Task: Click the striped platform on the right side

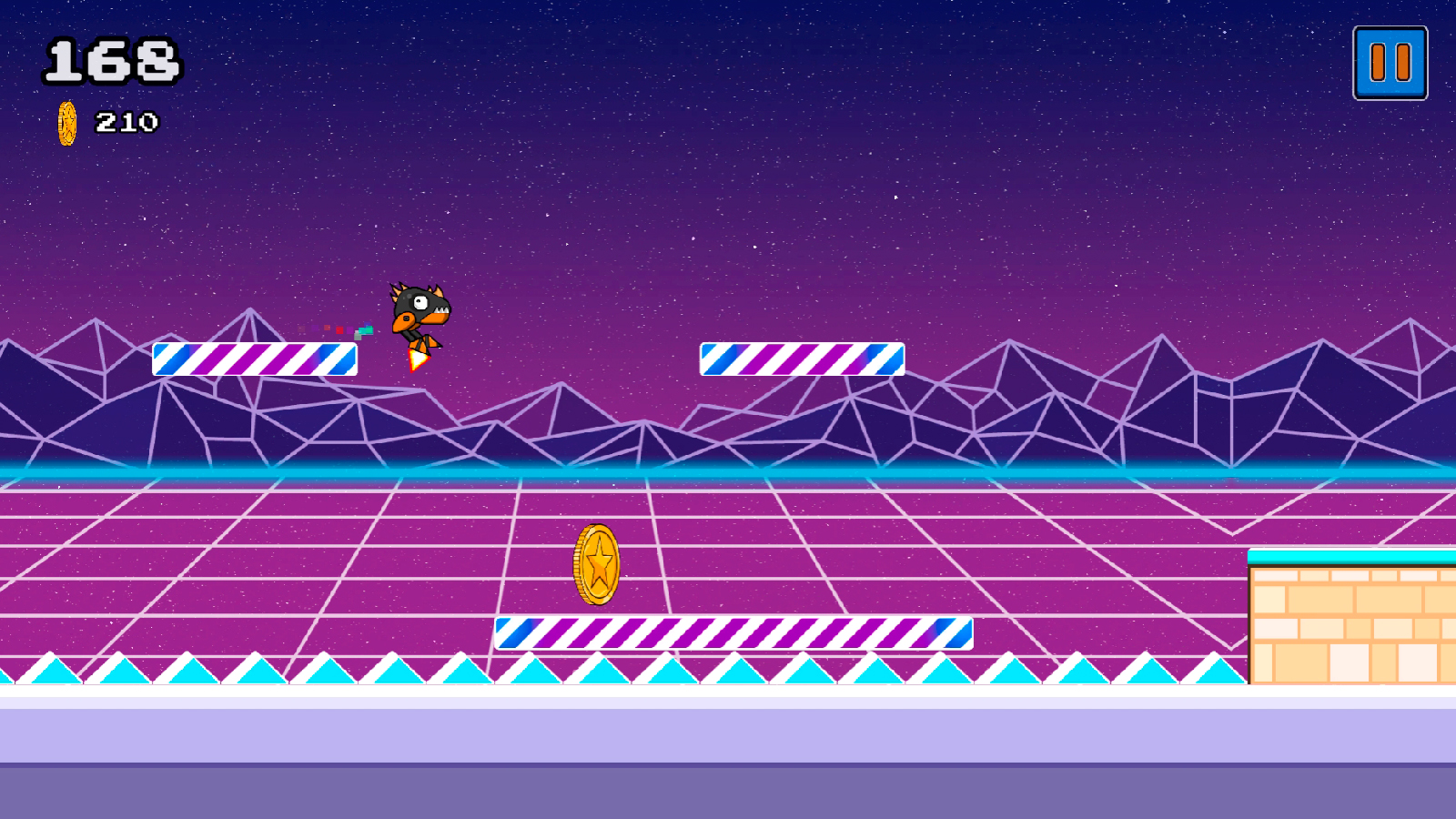Action: [x=801, y=359]
